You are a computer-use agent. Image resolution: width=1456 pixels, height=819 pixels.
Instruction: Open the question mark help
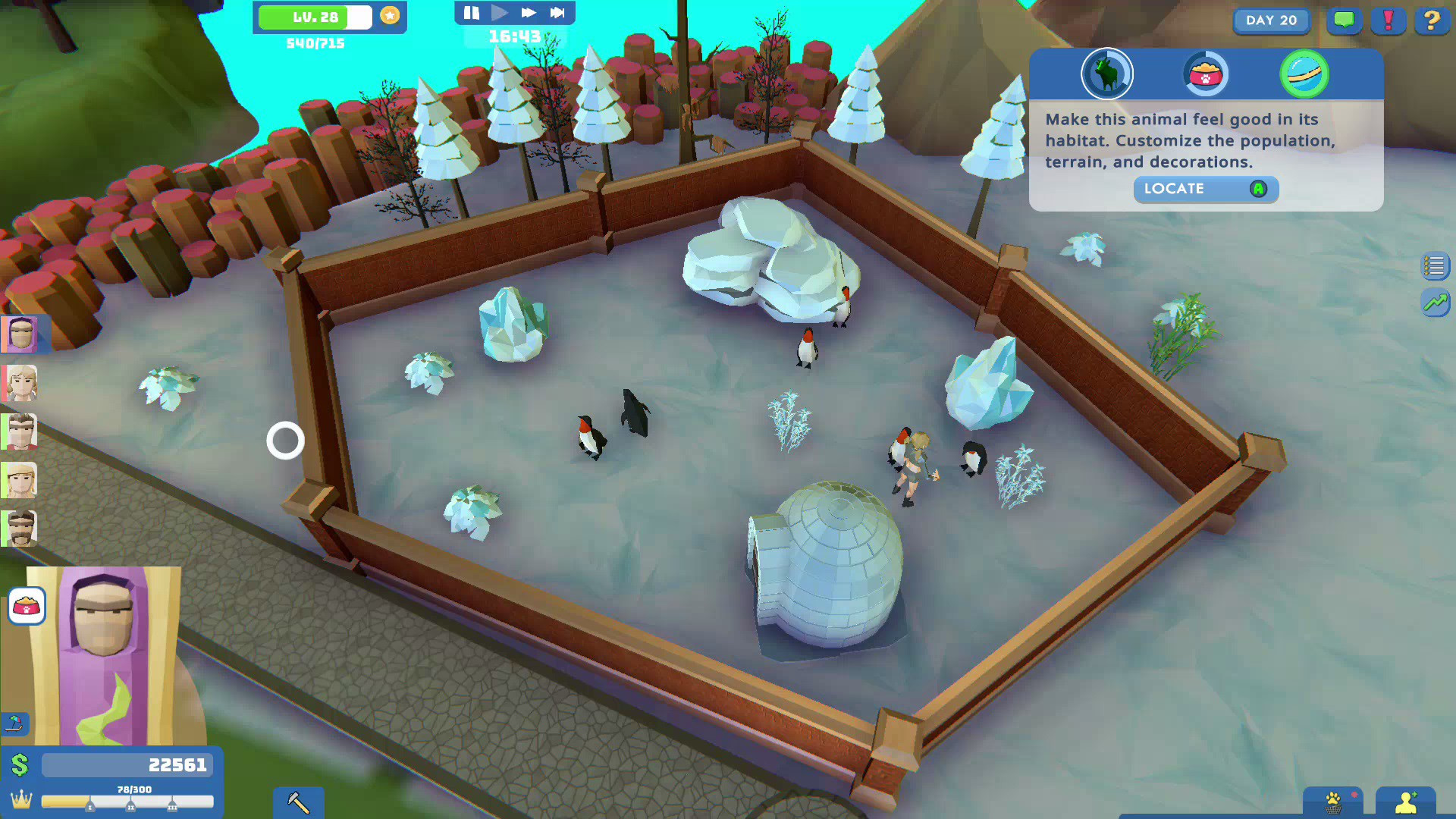[1432, 20]
